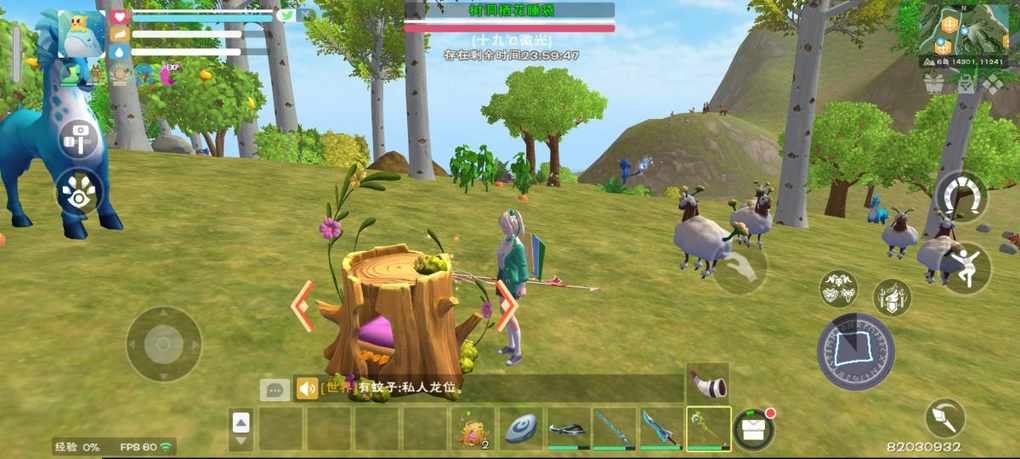
Task: Use the armored character skill button
Action: (x=892, y=297)
